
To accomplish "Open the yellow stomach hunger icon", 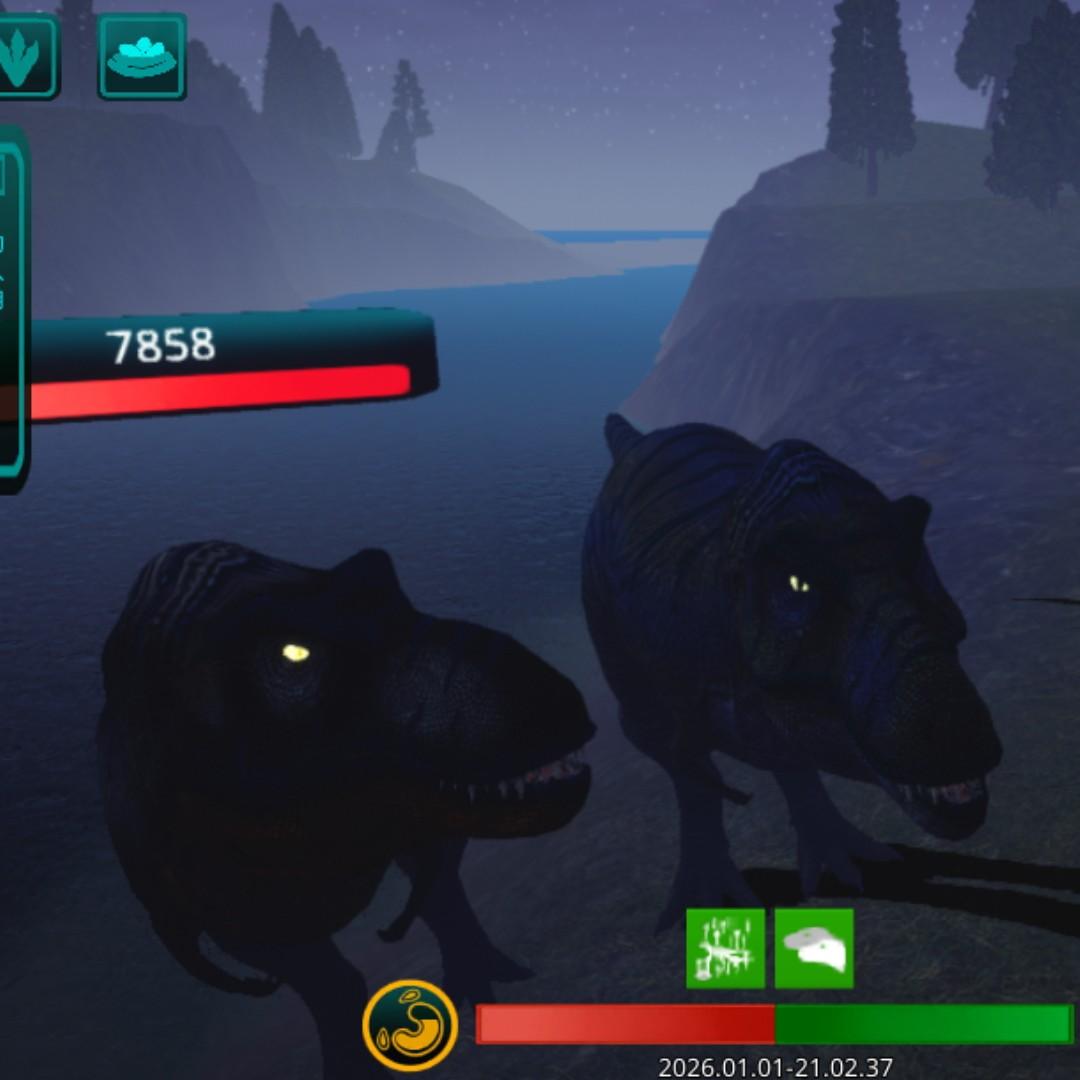I will point(410,1025).
